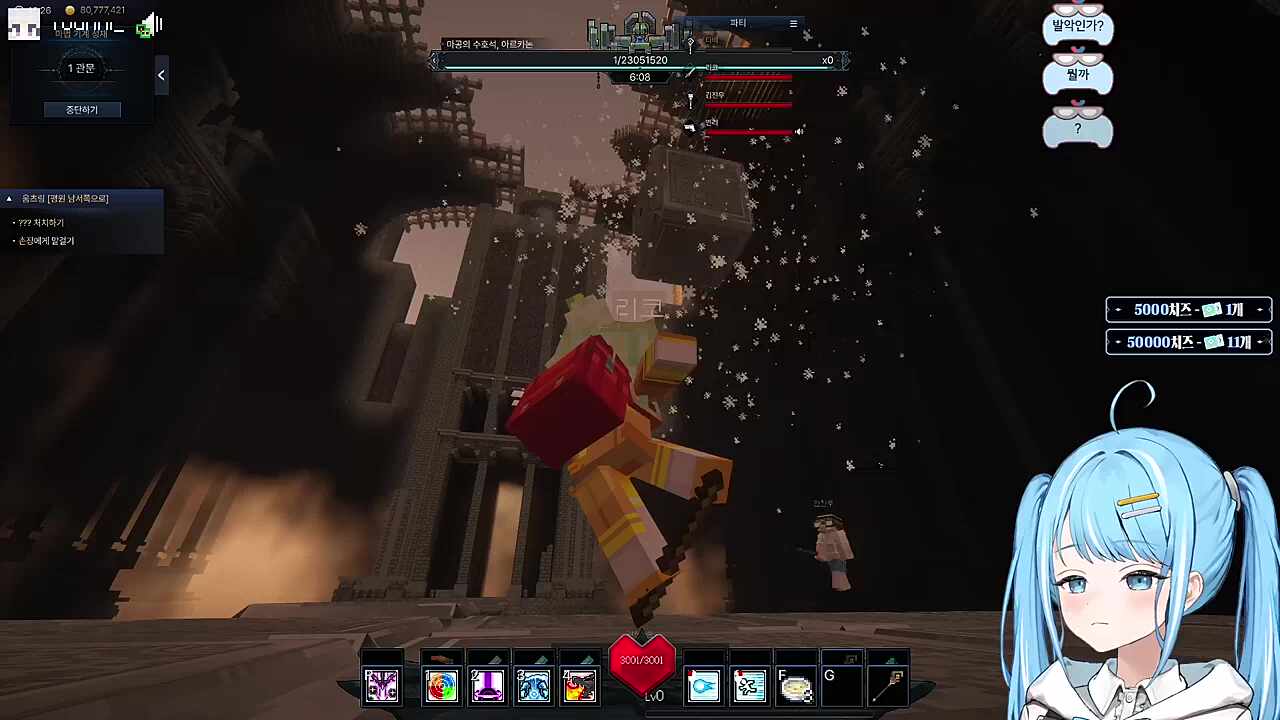This screenshot has height=720, width=1280.
Task: Activate the fire dragon skill in slot 4
Action: pyautogui.click(x=579, y=685)
